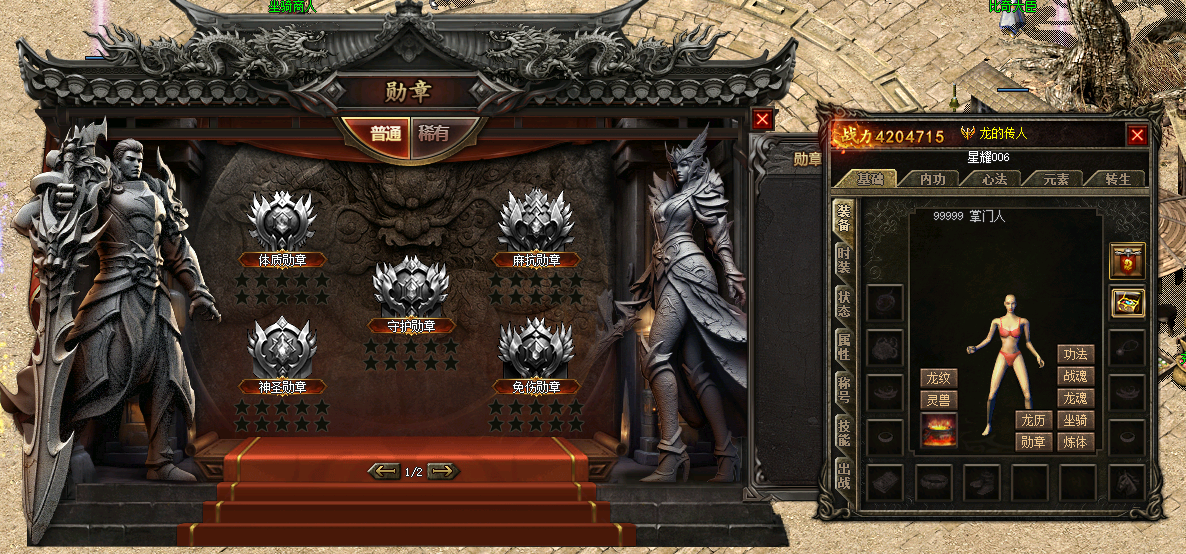Close the character panel

pyautogui.click(x=1137, y=135)
